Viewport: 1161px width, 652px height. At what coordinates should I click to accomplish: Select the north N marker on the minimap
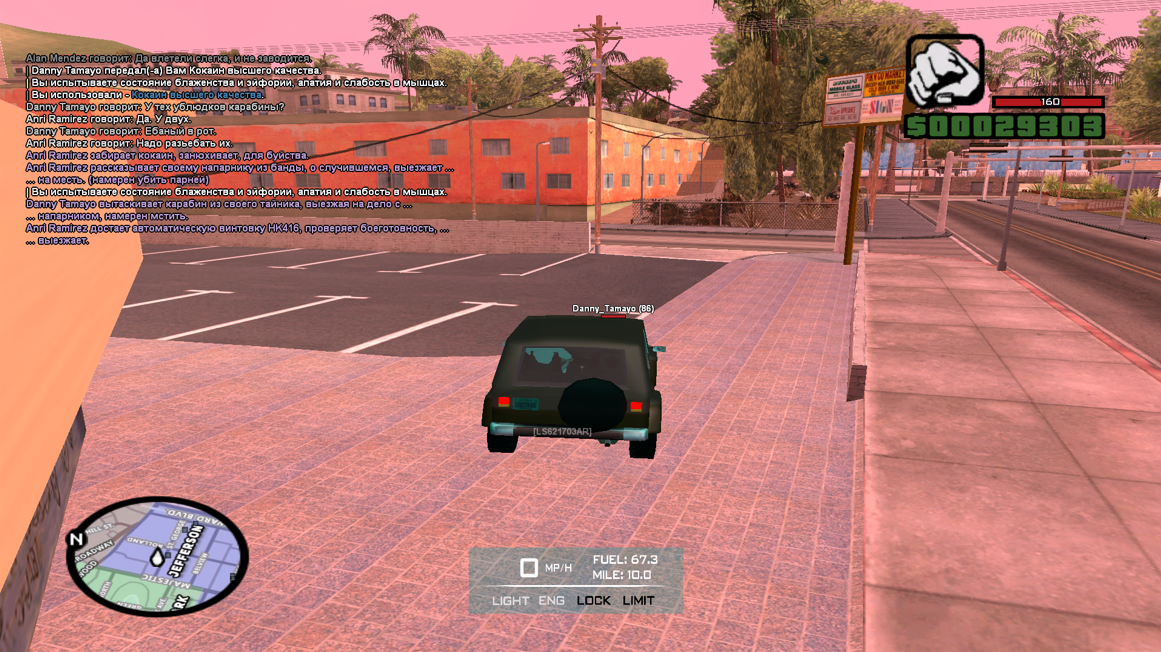pos(76,540)
